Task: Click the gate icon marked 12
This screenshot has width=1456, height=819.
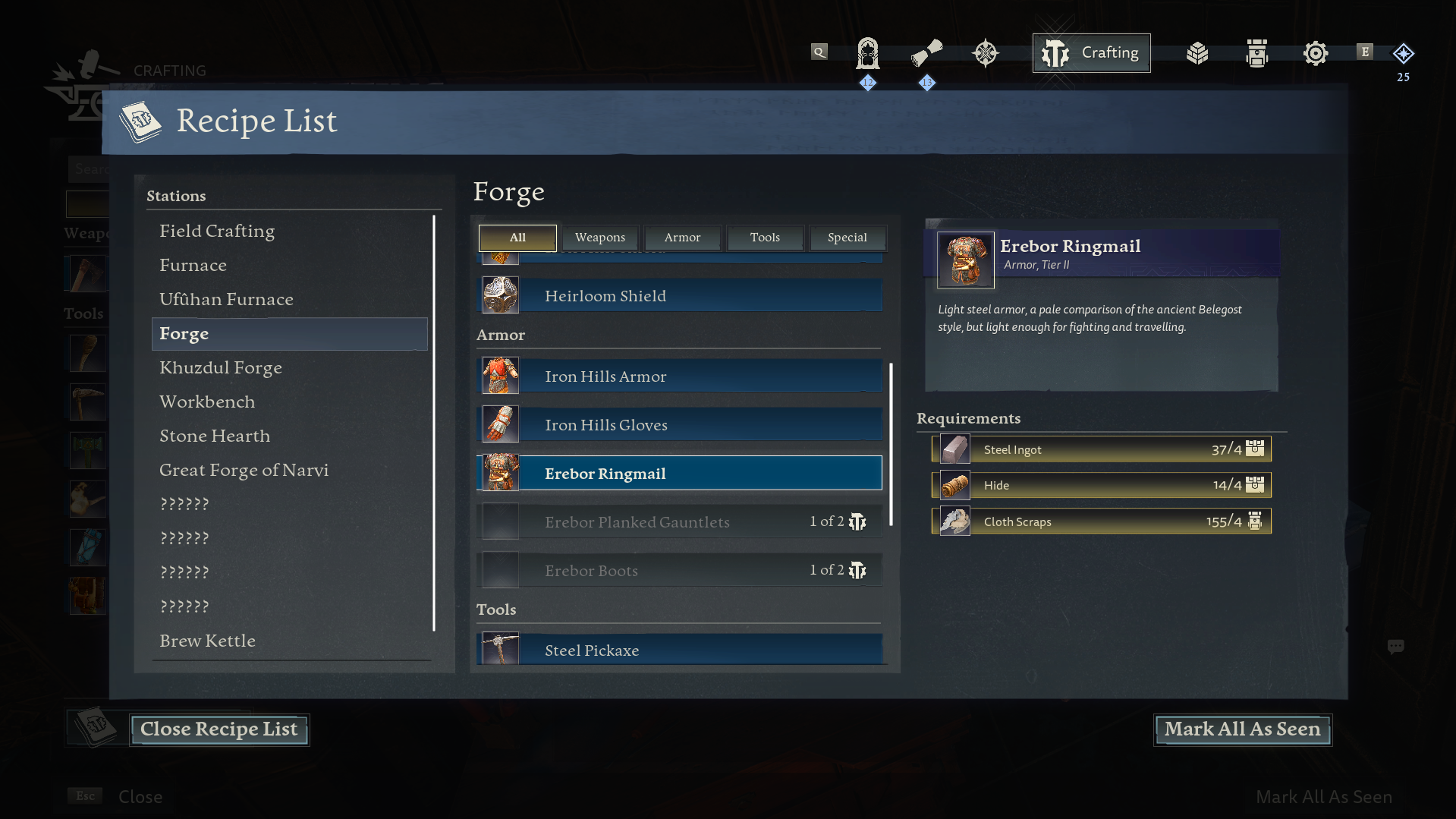Action: [867, 52]
